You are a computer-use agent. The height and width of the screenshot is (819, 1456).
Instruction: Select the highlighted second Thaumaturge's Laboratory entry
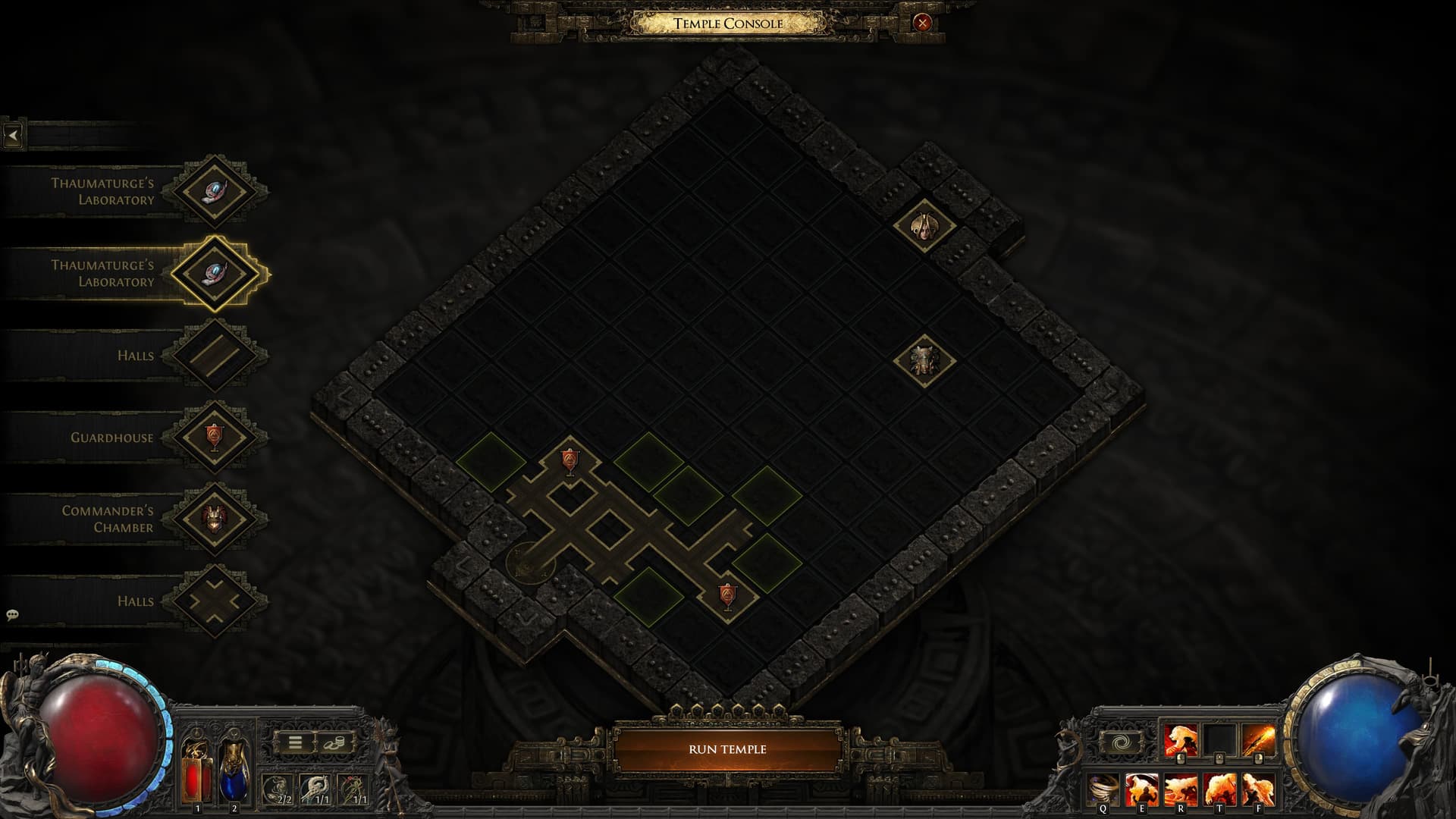(x=215, y=273)
